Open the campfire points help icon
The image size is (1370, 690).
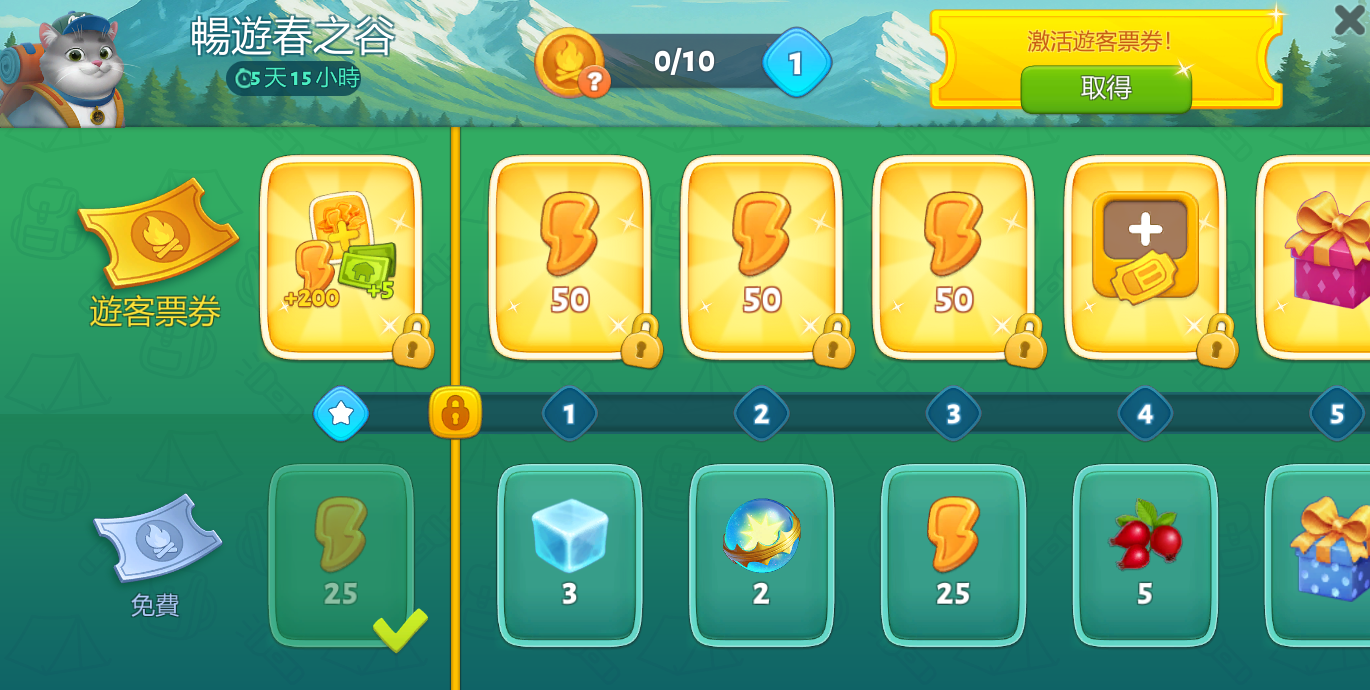click(x=594, y=82)
